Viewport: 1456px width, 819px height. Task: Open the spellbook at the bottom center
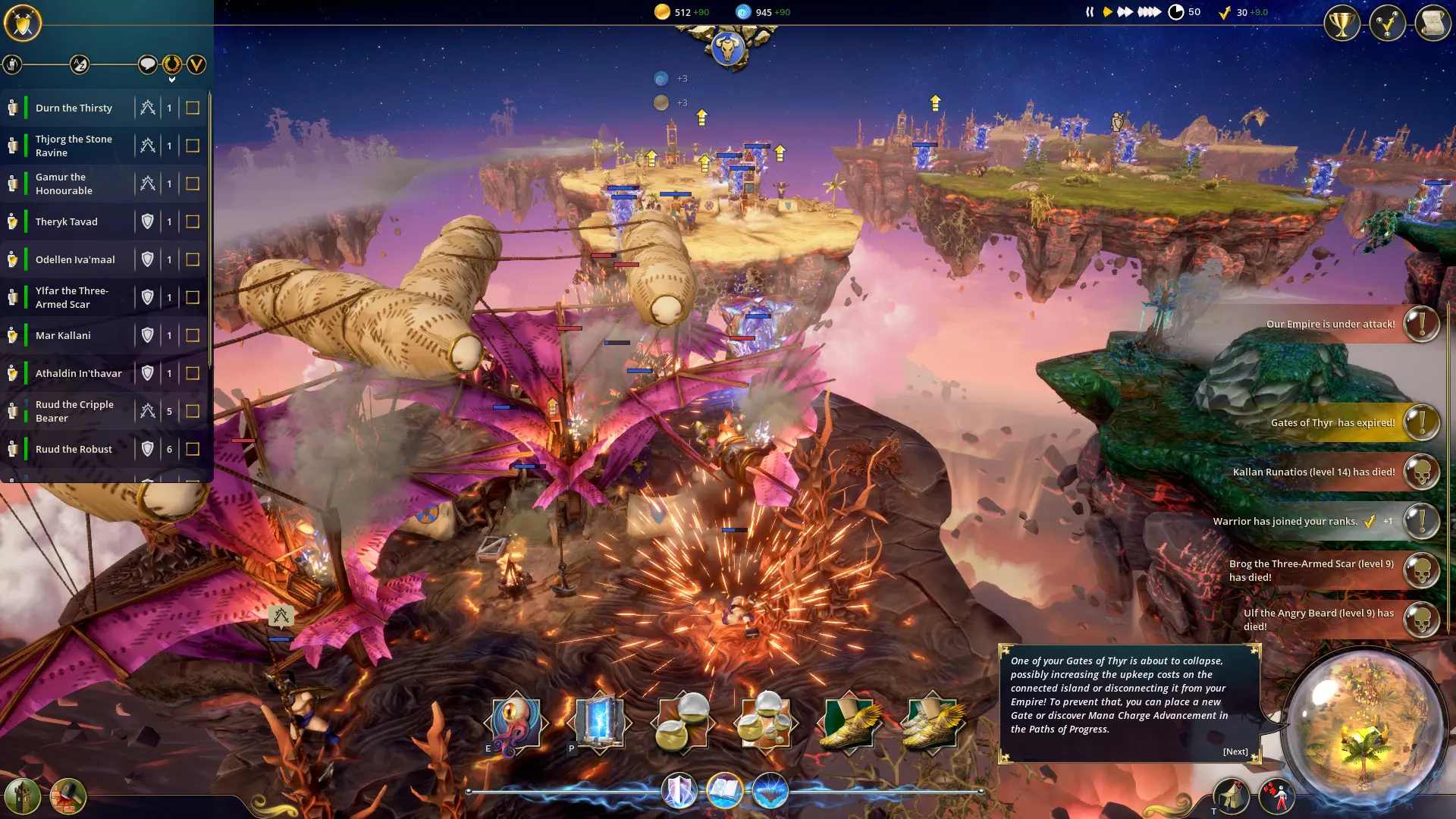pos(724,791)
